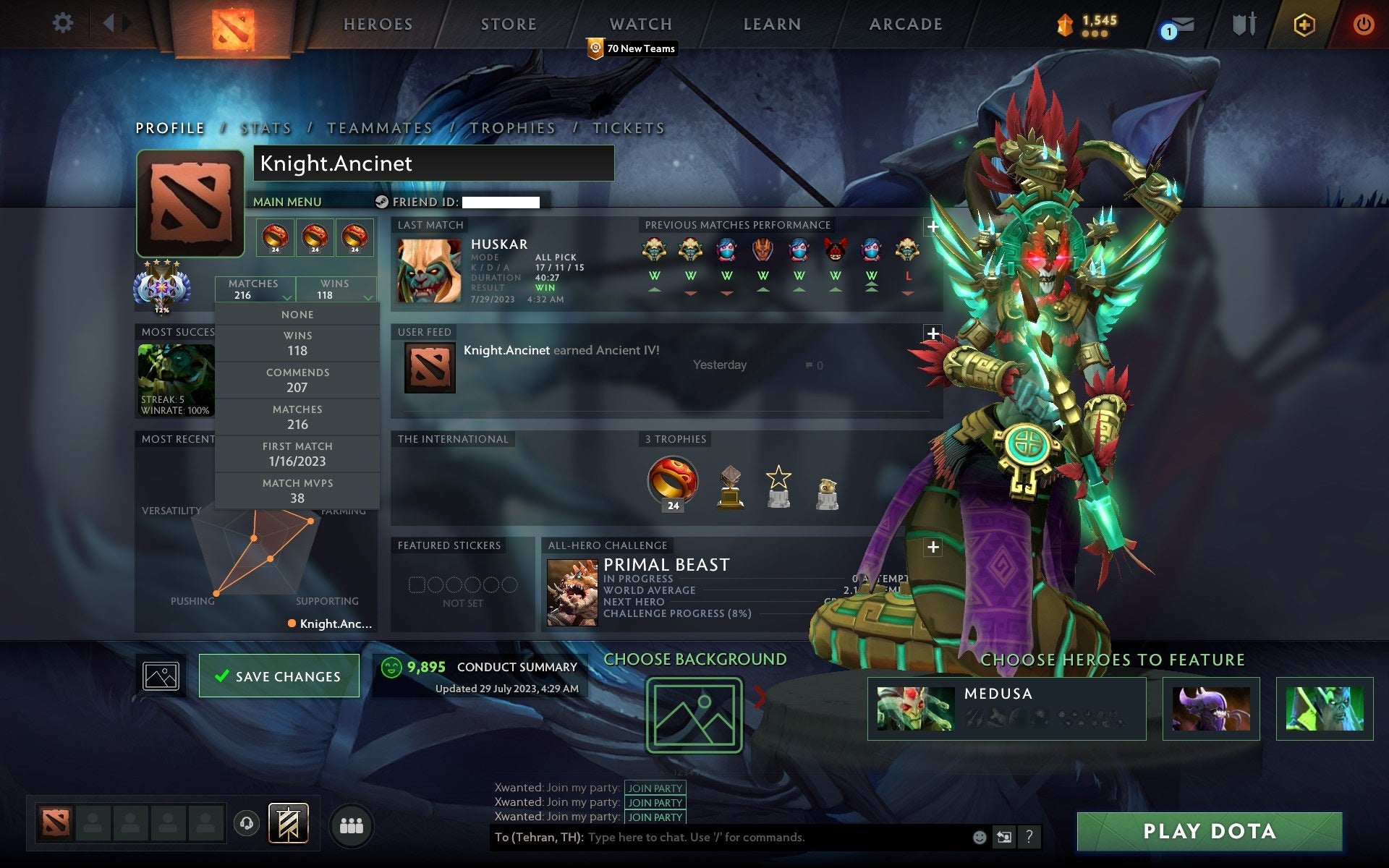Open the Watch menu
The width and height of the screenshot is (1389, 868).
coord(640,23)
